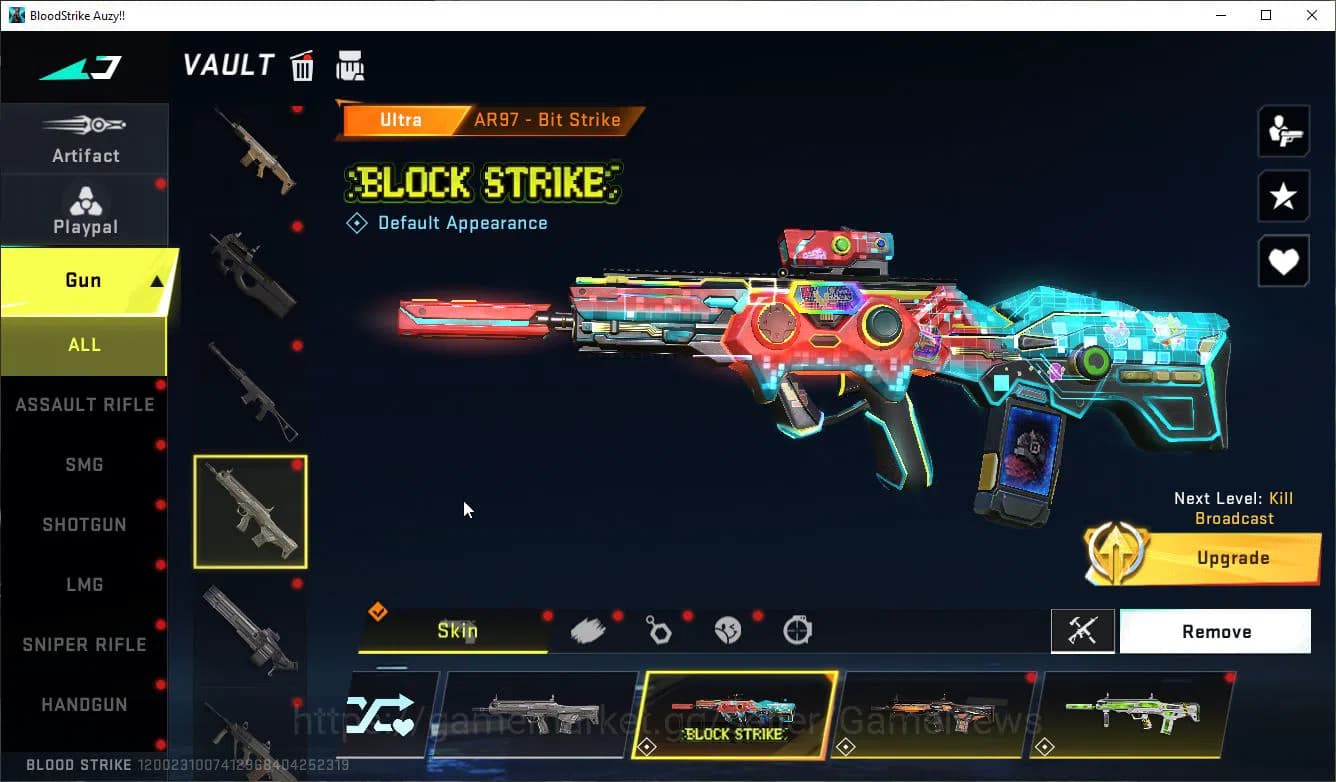Click the Remove button
The width and height of the screenshot is (1336, 782).
pyautogui.click(x=1216, y=631)
